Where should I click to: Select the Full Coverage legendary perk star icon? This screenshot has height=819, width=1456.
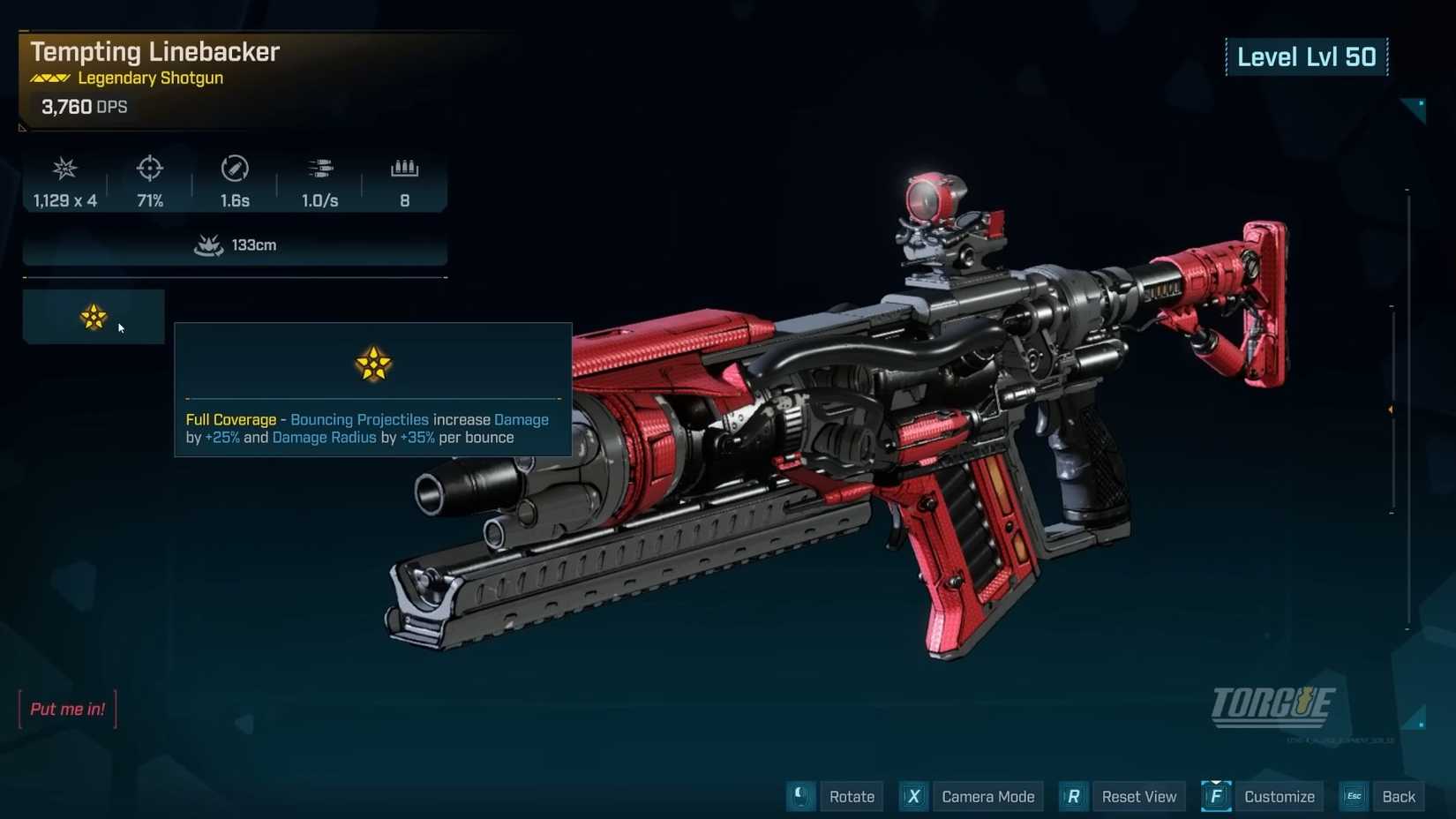(x=92, y=317)
